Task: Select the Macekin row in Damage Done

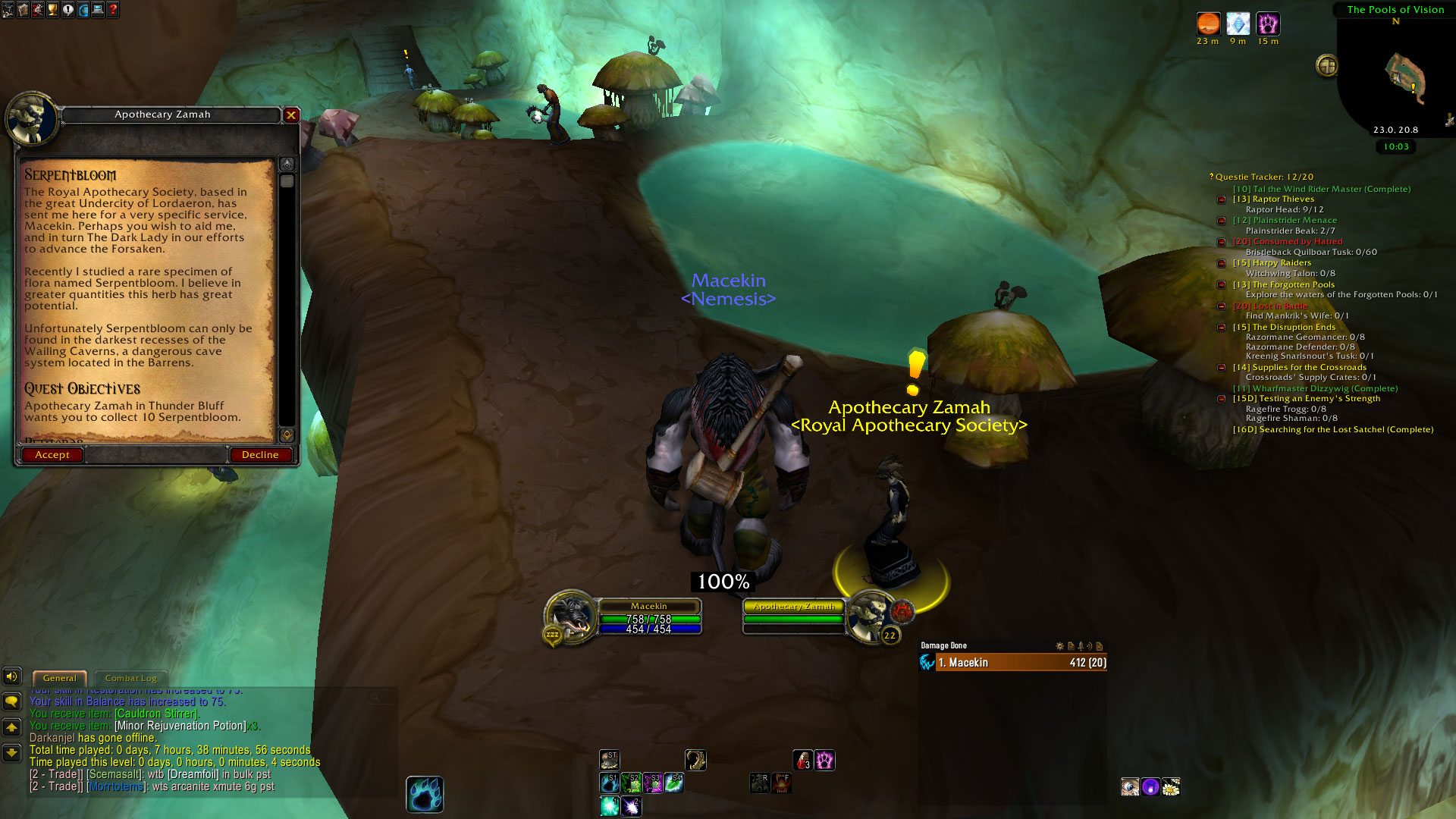Action: point(1013,663)
